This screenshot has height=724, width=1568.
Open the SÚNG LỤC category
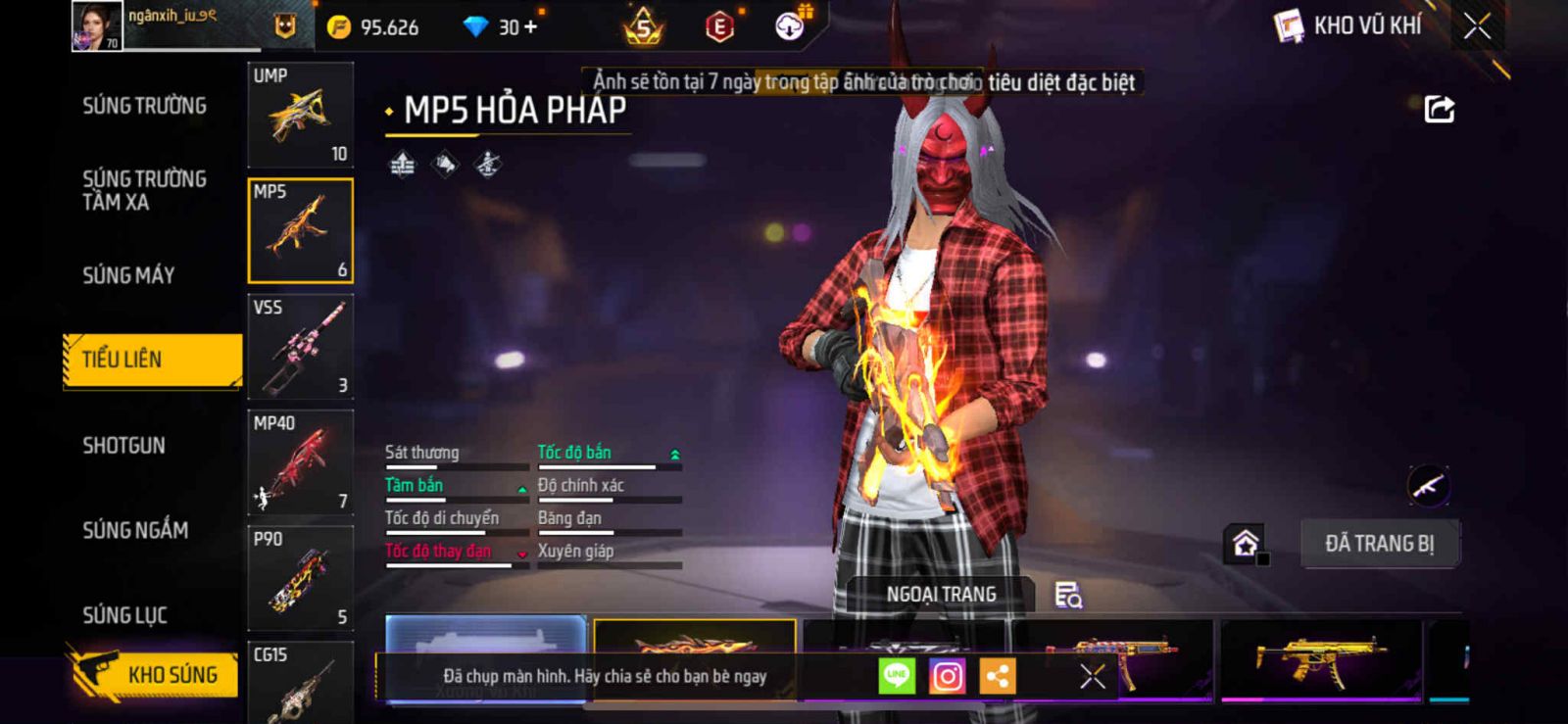124,615
